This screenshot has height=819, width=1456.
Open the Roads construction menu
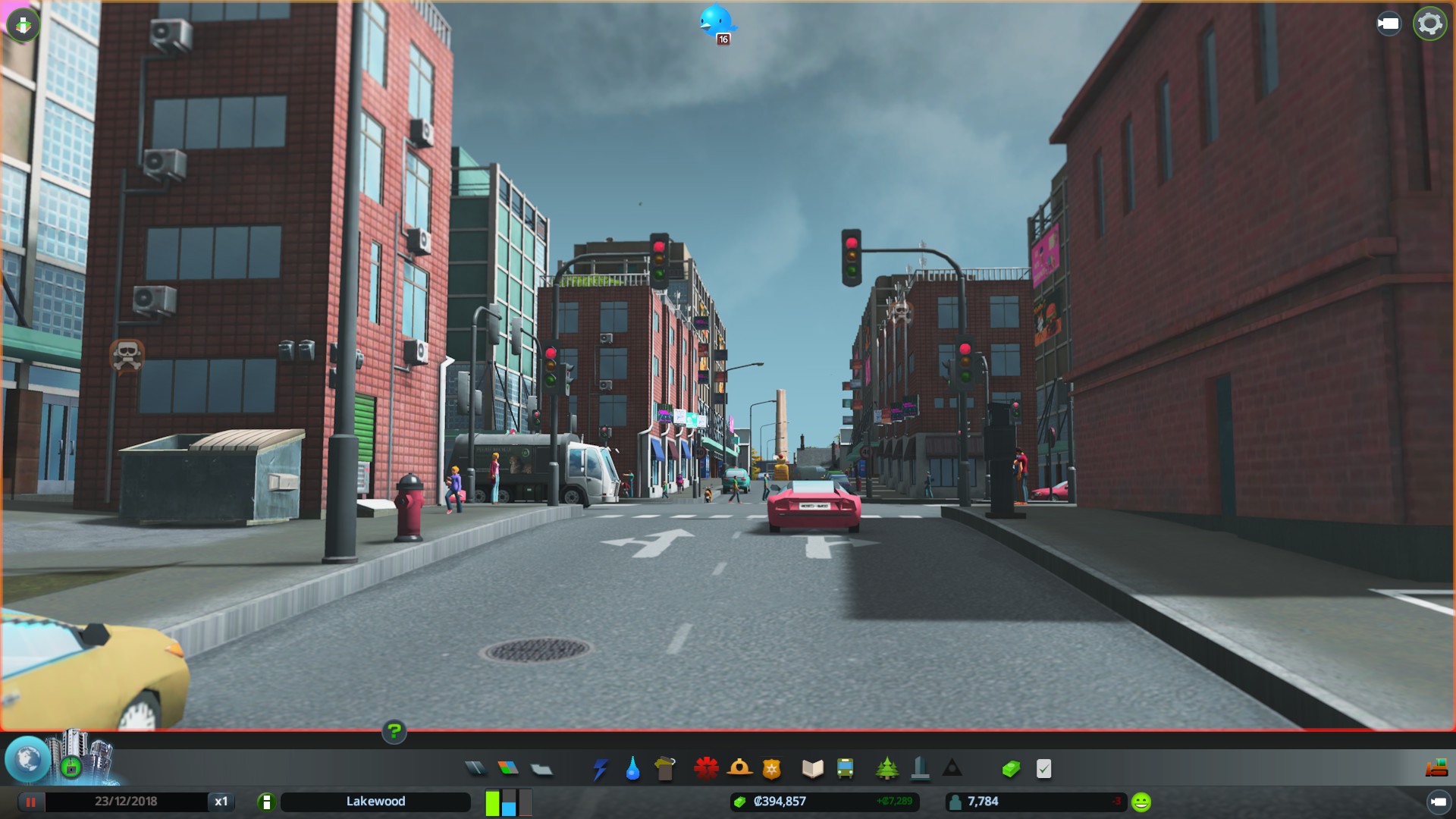[476, 768]
